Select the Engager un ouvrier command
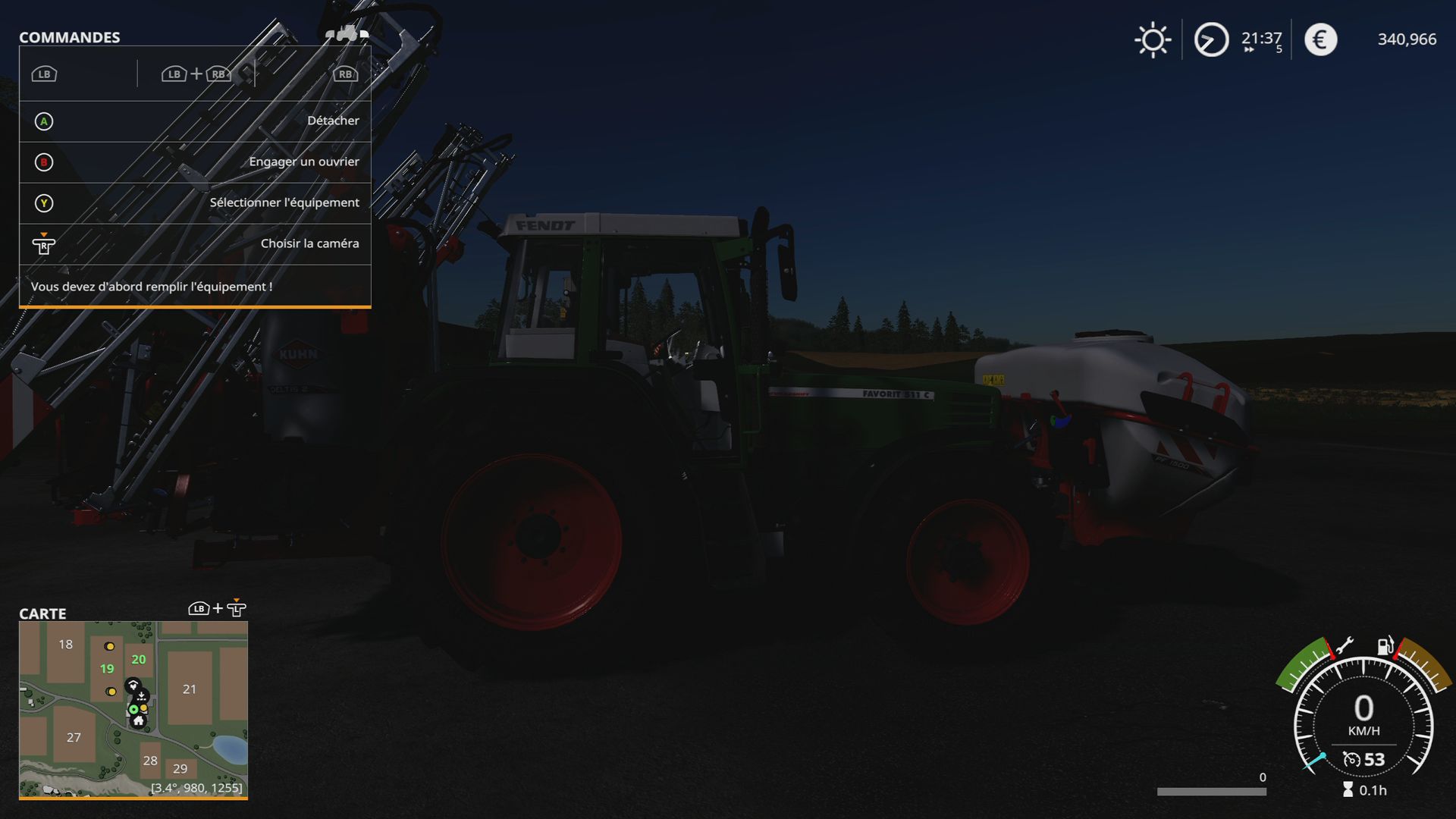This screenshot has width=1456, height=819. [305, 162]
